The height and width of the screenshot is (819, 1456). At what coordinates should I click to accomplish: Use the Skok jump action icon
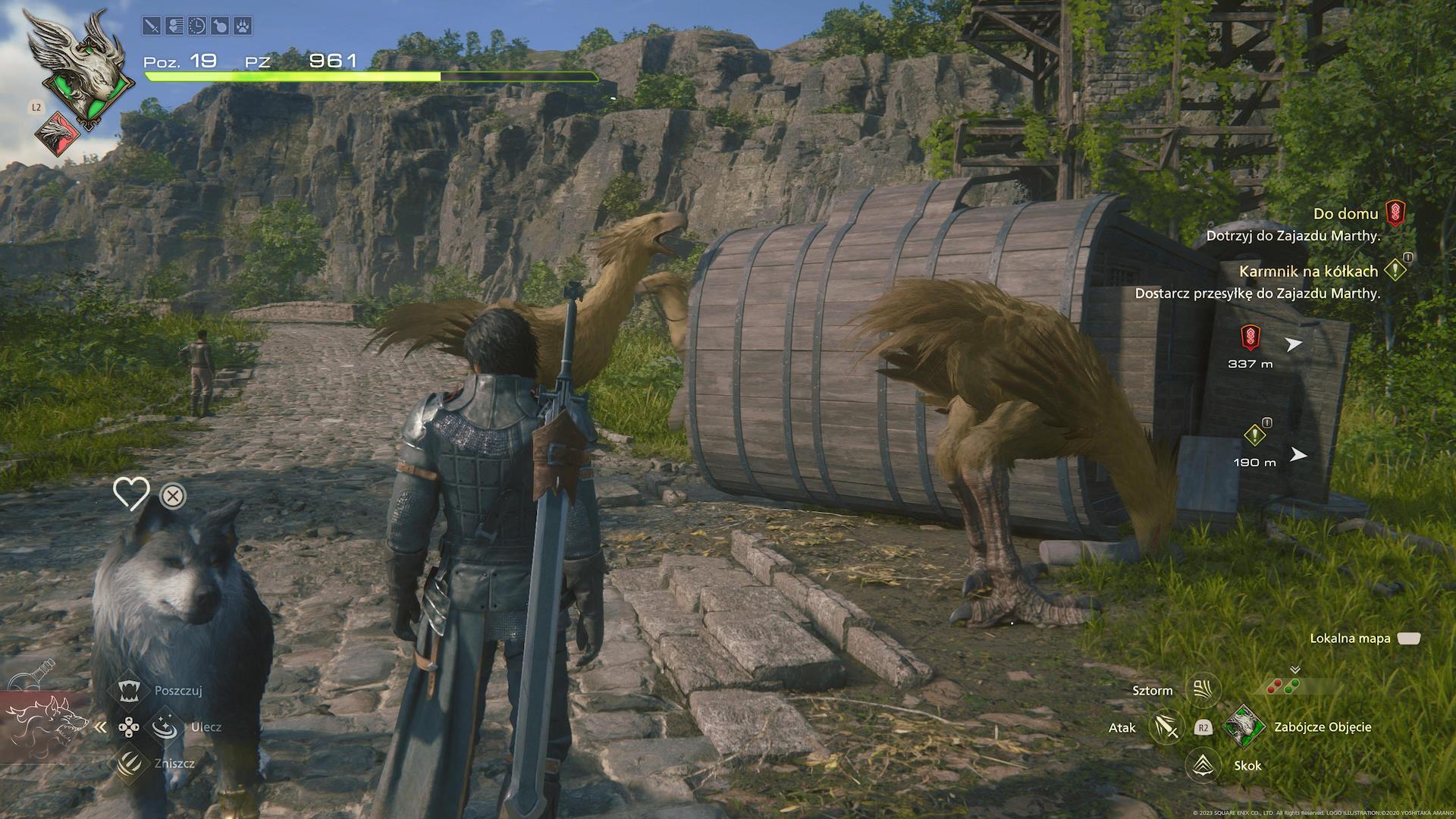coord(1202,764)
